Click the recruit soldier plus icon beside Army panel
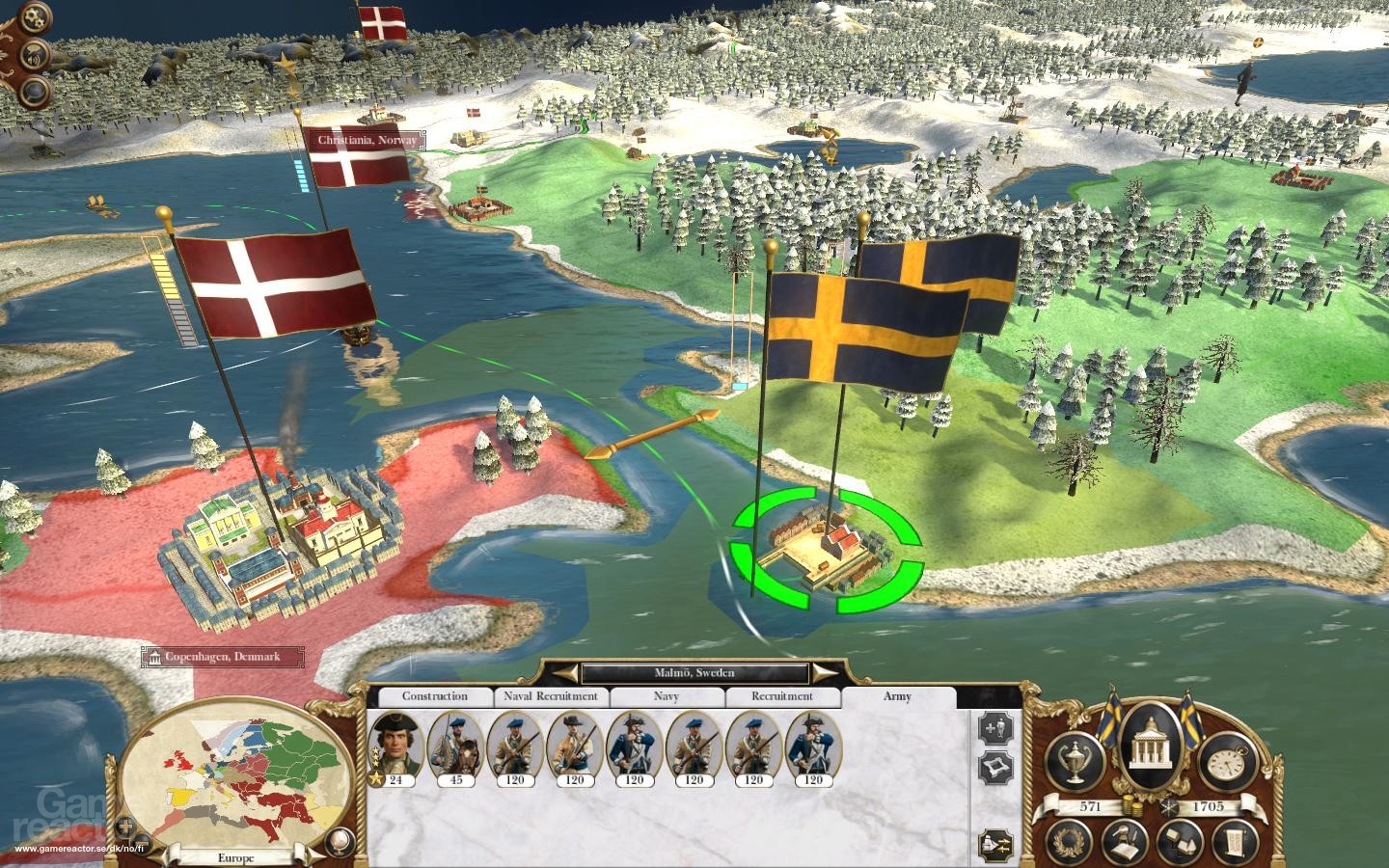The width and height of the screenshot is (1389, 868). [x=994, y=727]
